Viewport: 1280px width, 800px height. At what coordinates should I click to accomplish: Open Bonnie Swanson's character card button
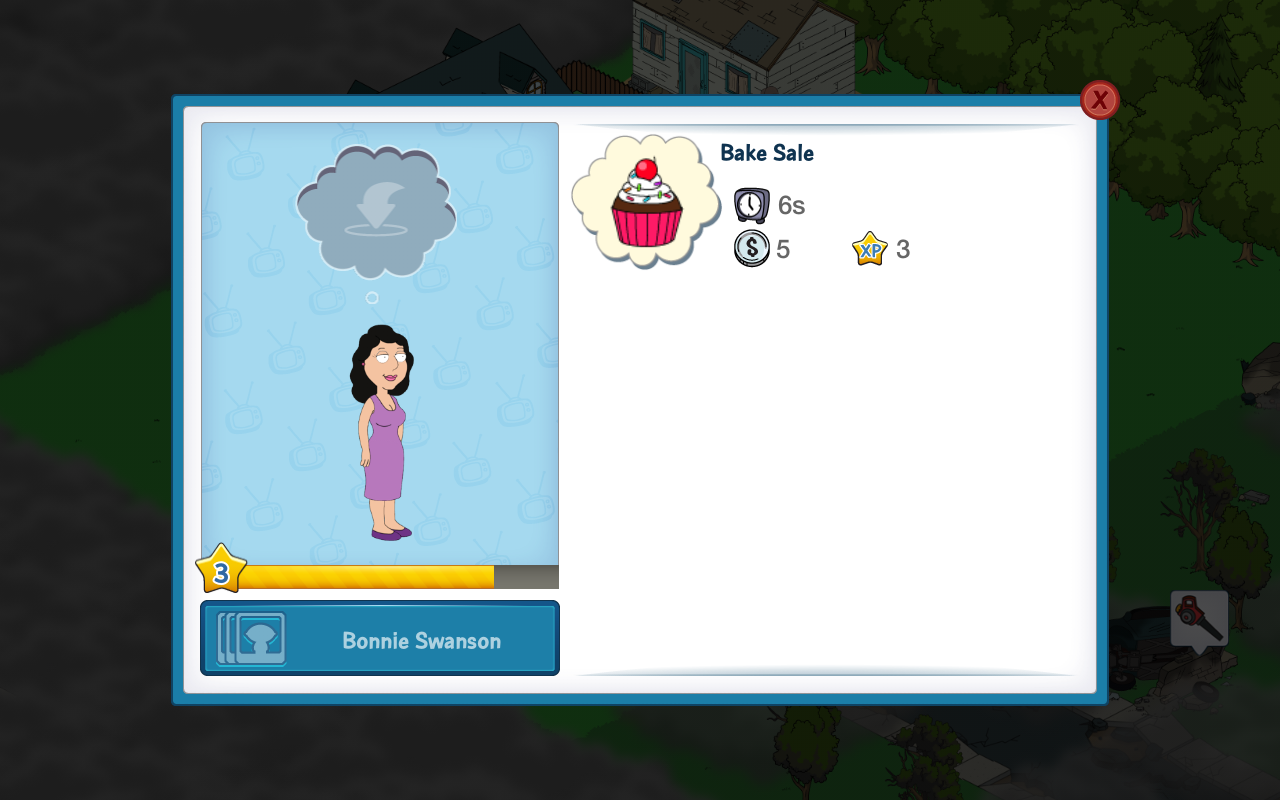coord(380,639)
